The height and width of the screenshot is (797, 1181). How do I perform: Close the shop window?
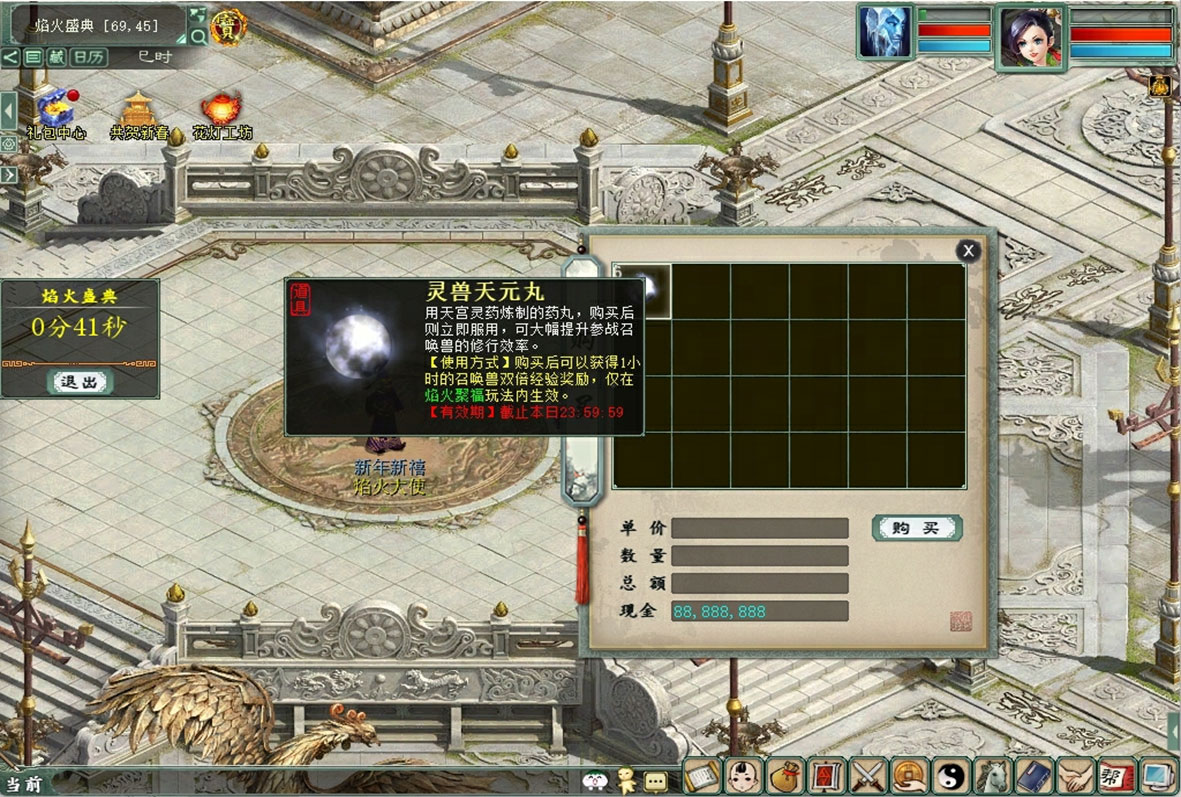967,251
